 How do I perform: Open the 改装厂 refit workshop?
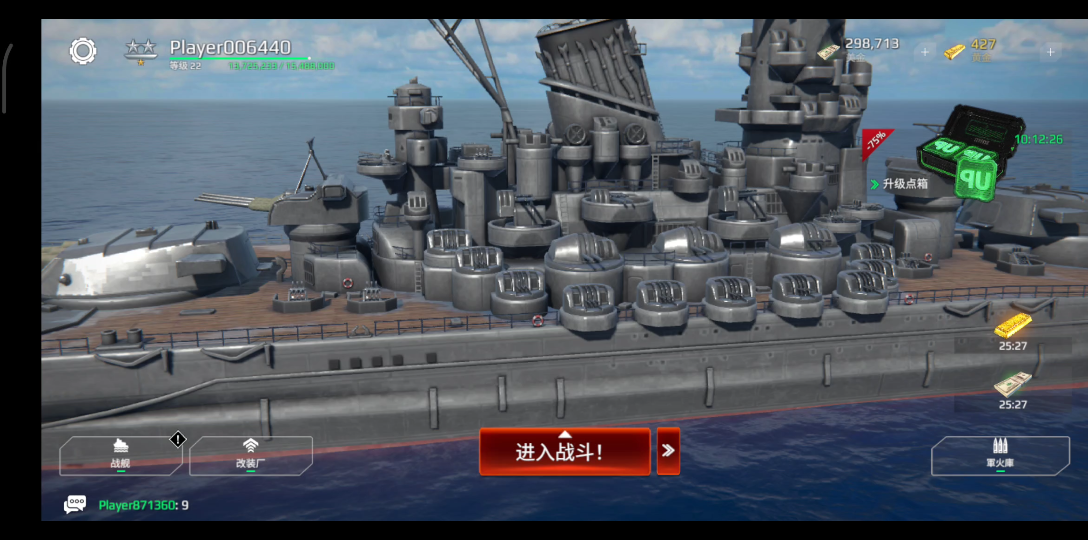[250, 455]
